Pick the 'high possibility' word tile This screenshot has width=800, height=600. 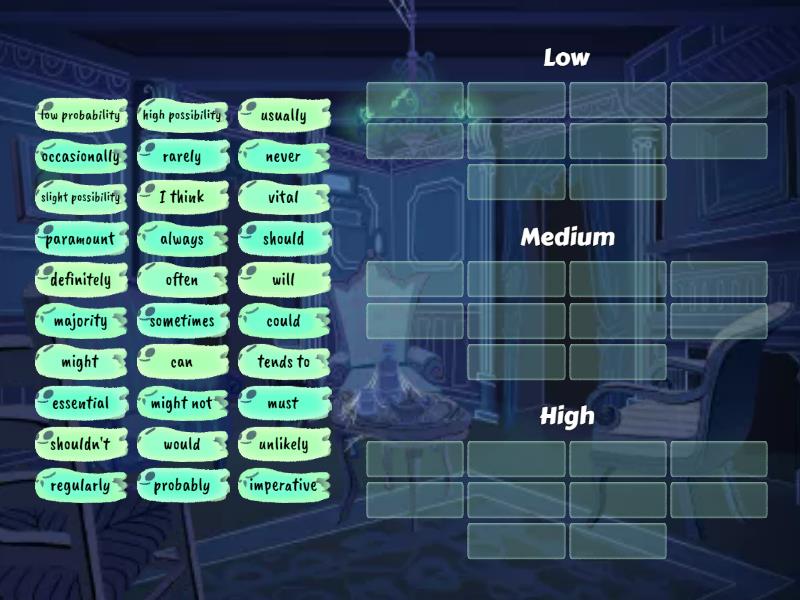(x=182, y=115)
